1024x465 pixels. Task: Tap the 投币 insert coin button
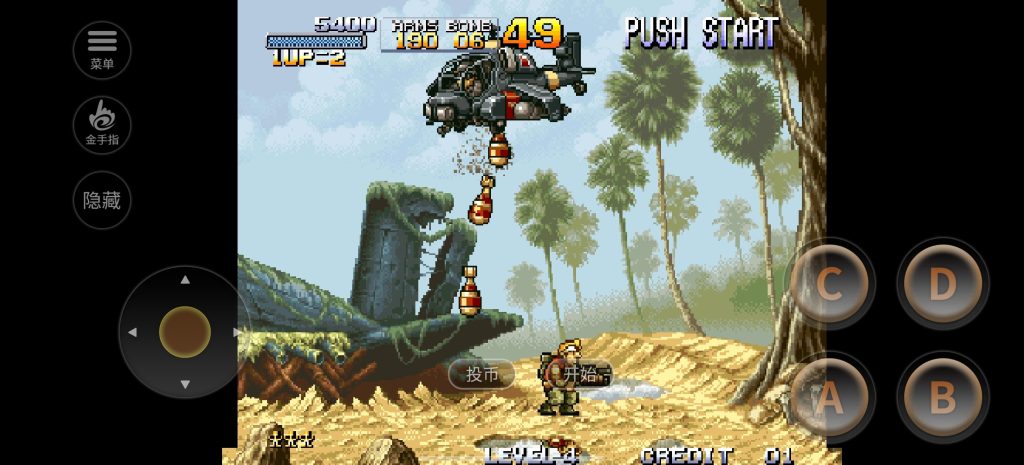point(482,374)
